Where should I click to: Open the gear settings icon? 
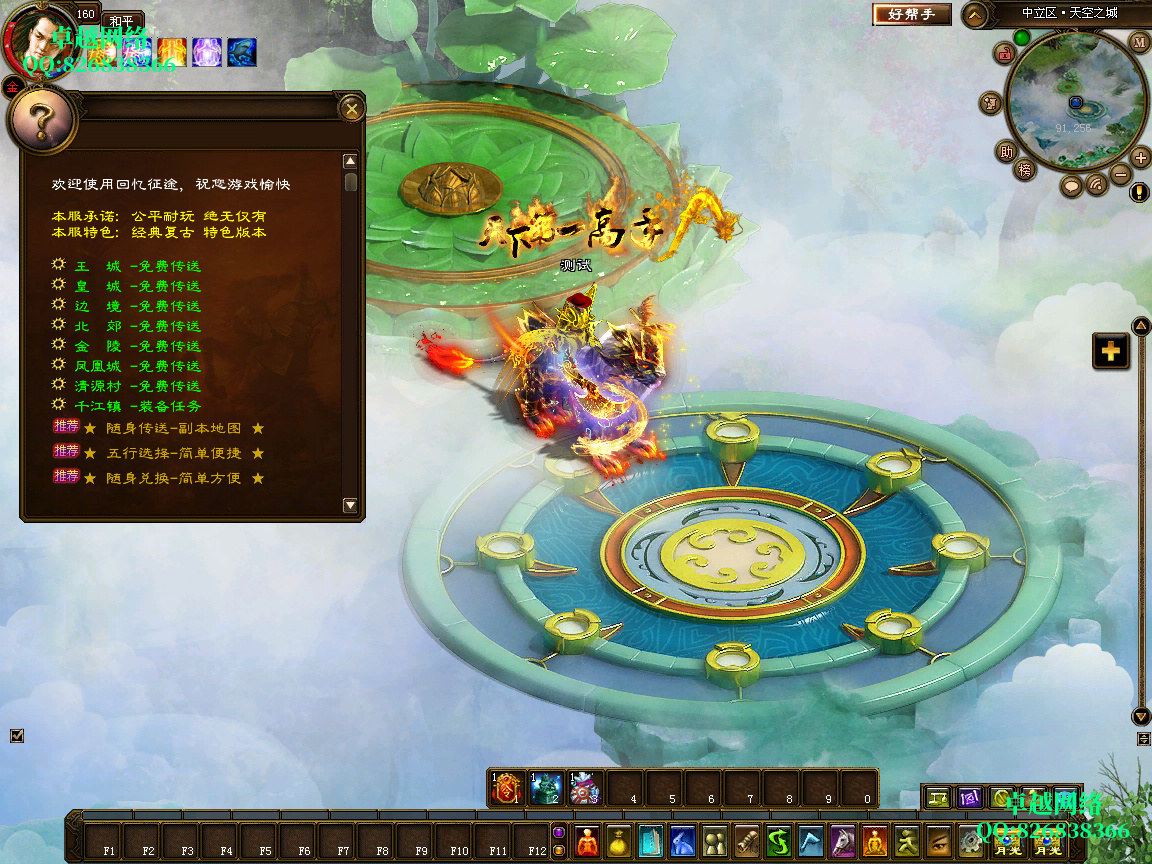click(969, 840)
